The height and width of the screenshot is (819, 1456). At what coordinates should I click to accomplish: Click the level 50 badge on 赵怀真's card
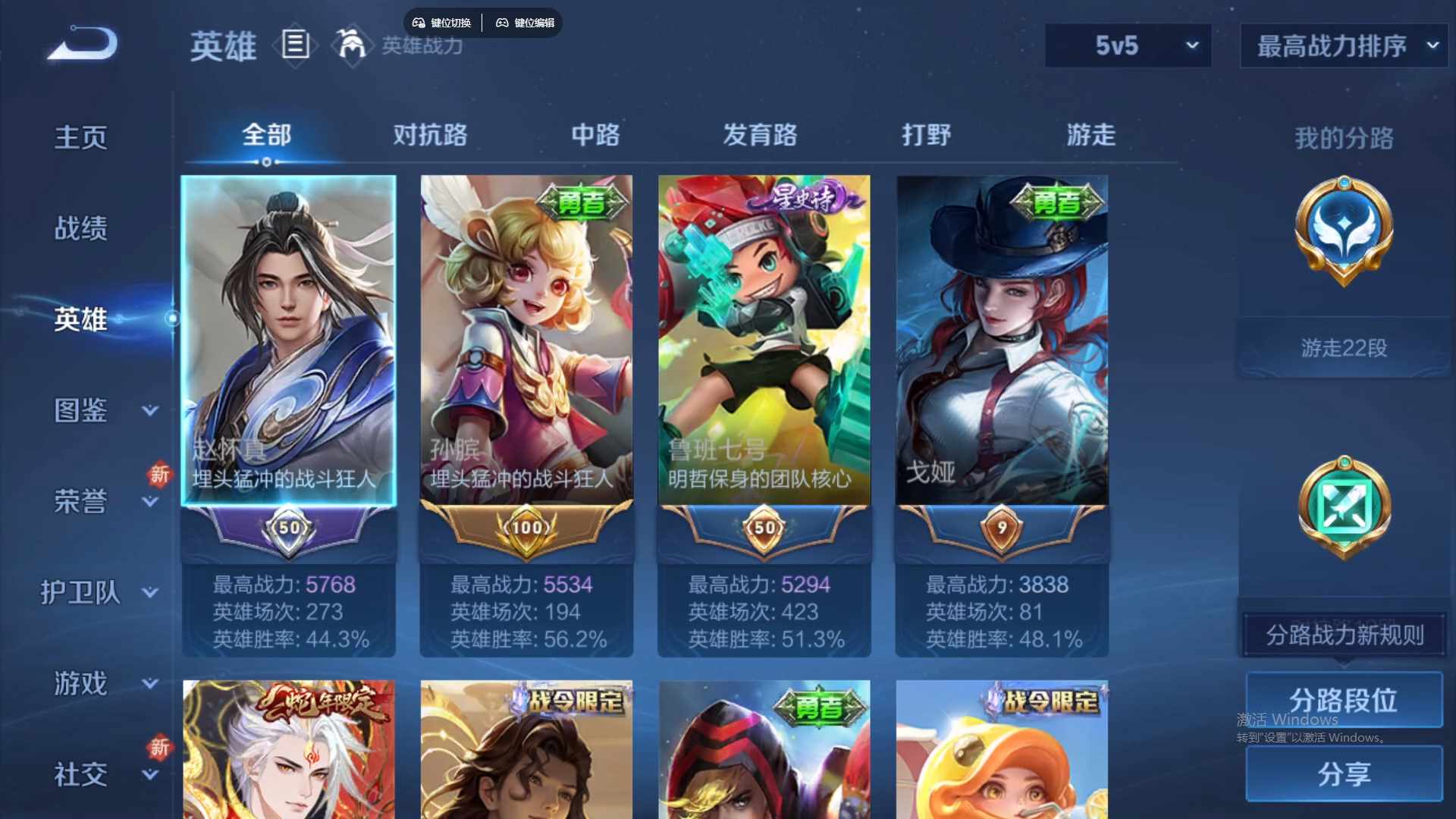point(289,529)
